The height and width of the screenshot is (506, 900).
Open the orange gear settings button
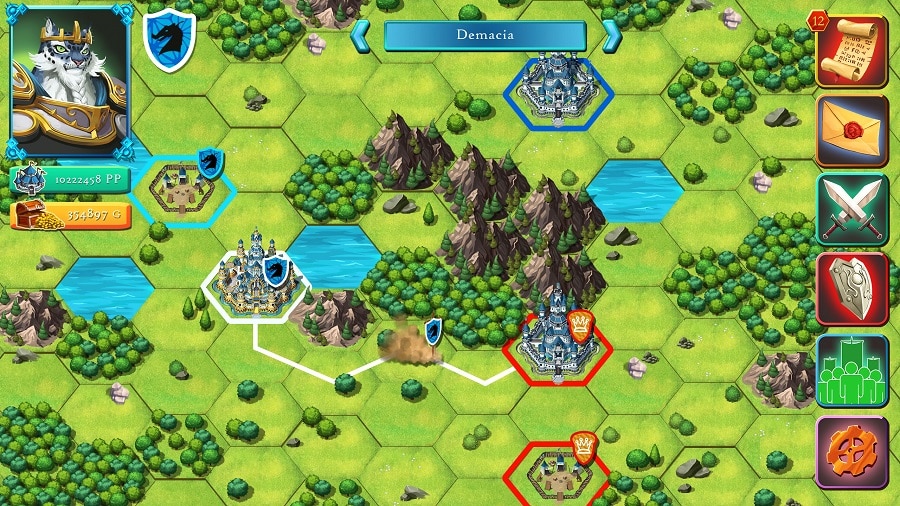[852, 452]
